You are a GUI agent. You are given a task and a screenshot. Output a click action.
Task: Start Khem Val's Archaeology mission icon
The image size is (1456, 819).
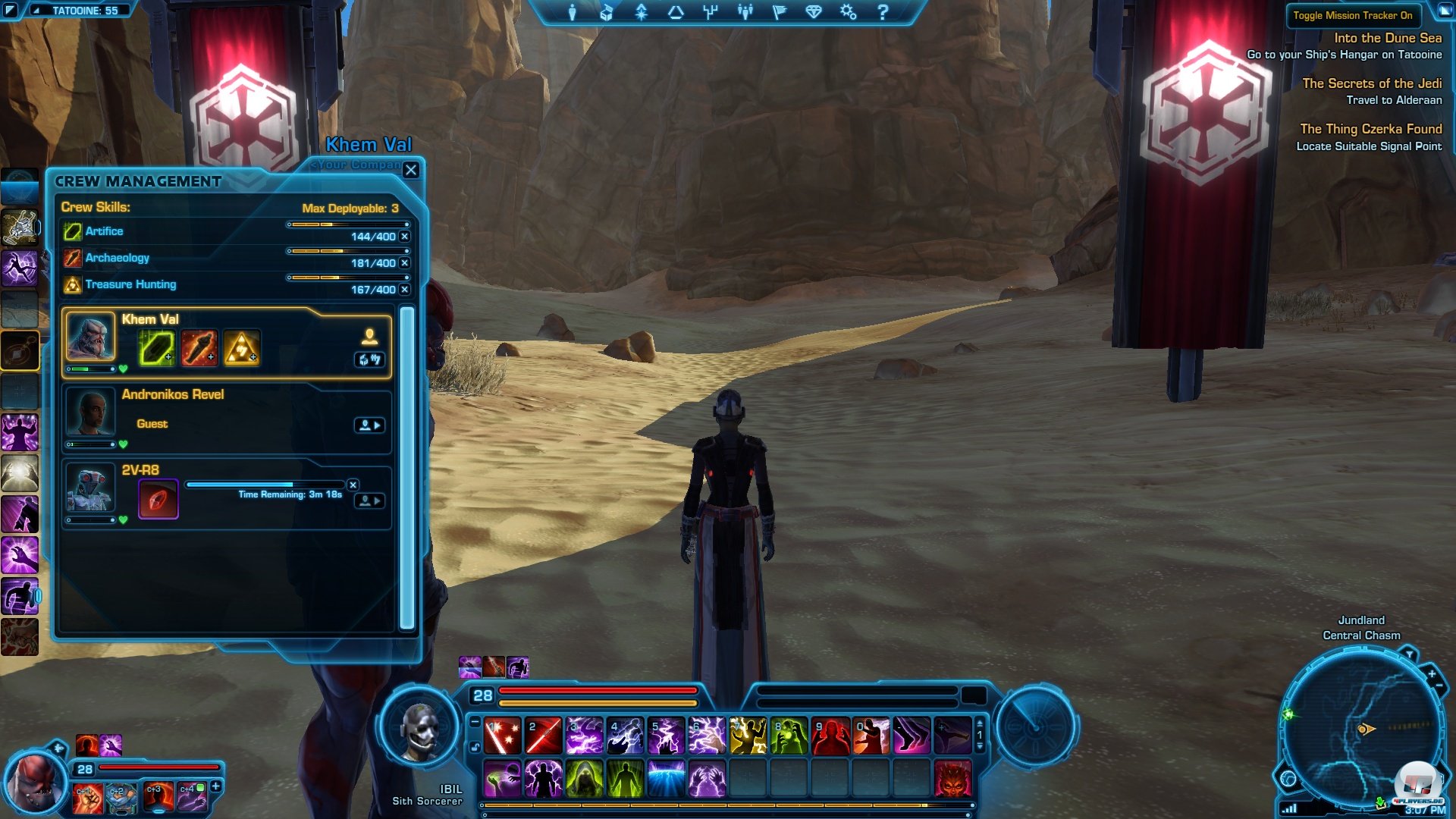click(x=199, y=348)
